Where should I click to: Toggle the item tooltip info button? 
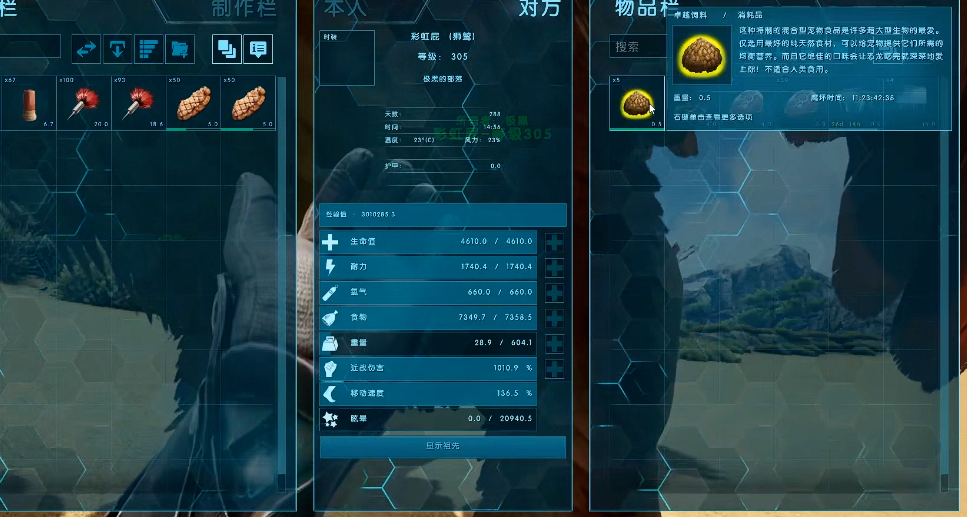(x=258, y=48)
